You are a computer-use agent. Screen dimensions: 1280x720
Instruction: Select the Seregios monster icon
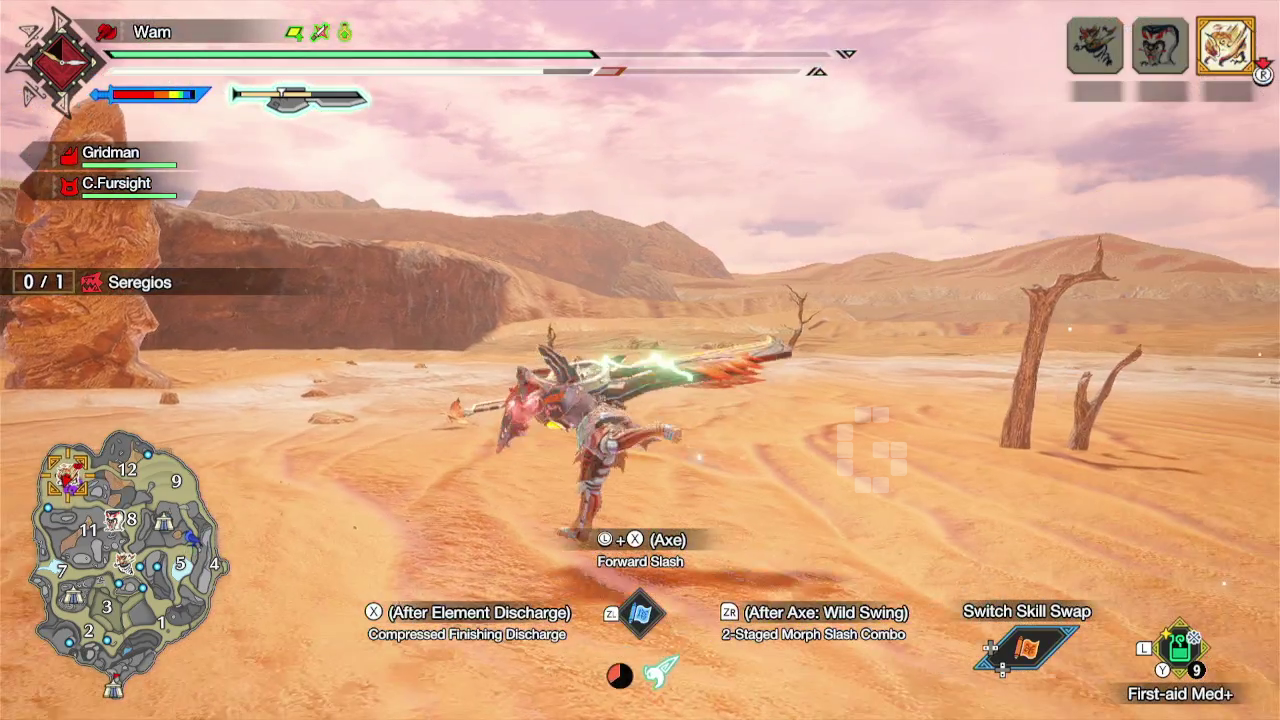[x=1227, y=45]
